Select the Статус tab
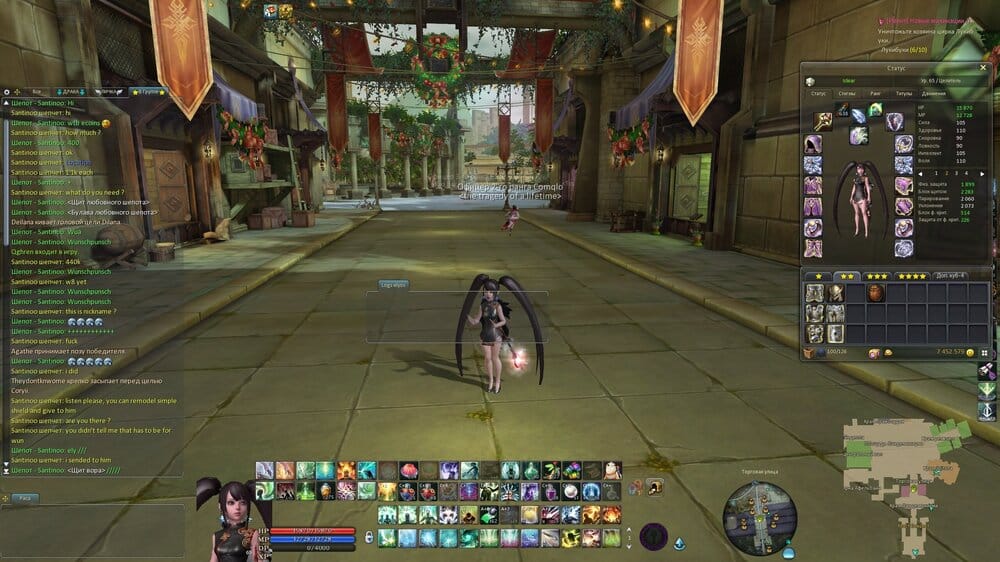 pyautogui.click(x=818, y=93)
